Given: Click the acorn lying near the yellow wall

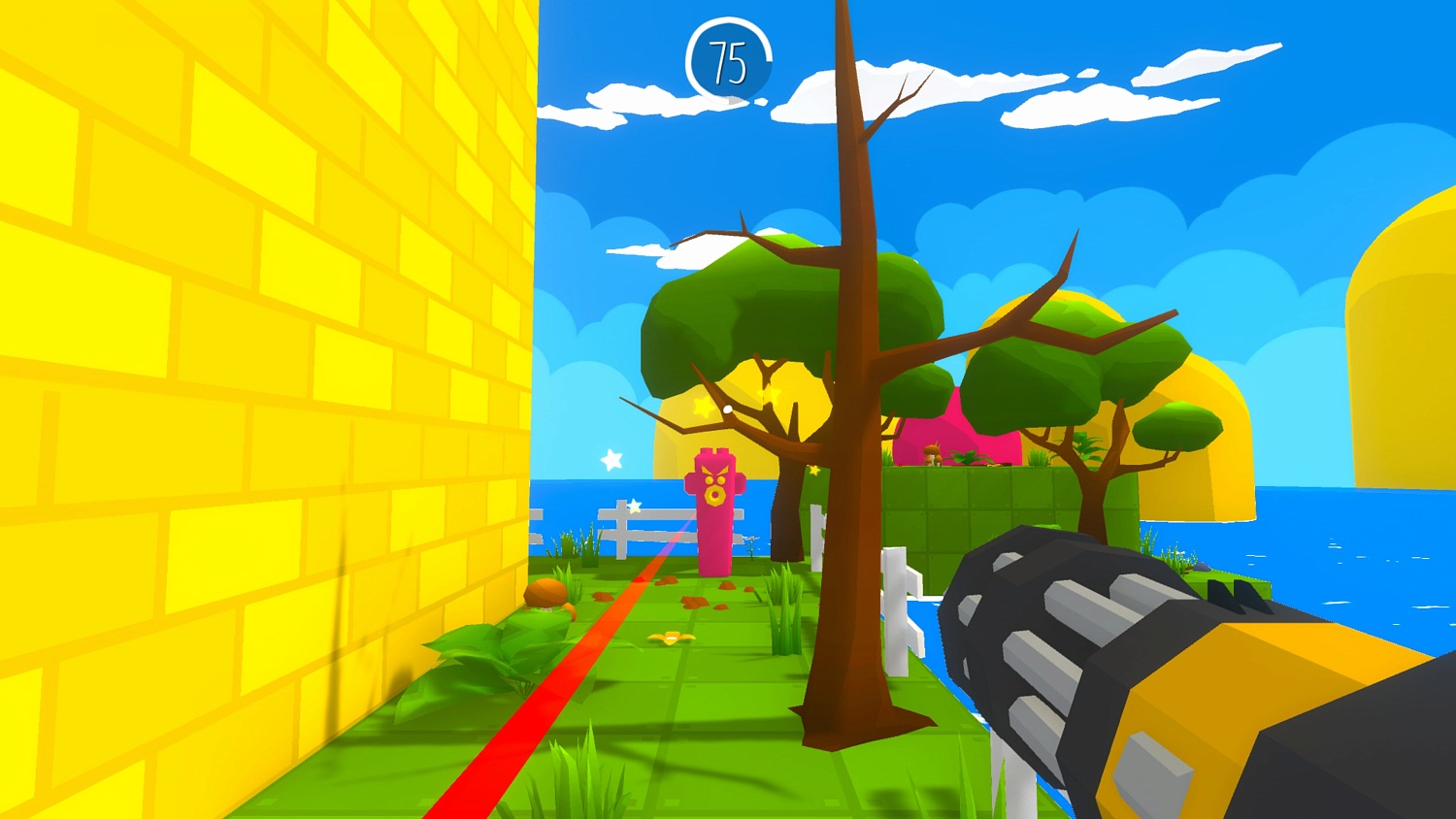Looking at the screenshot, I should click(546, 593).
